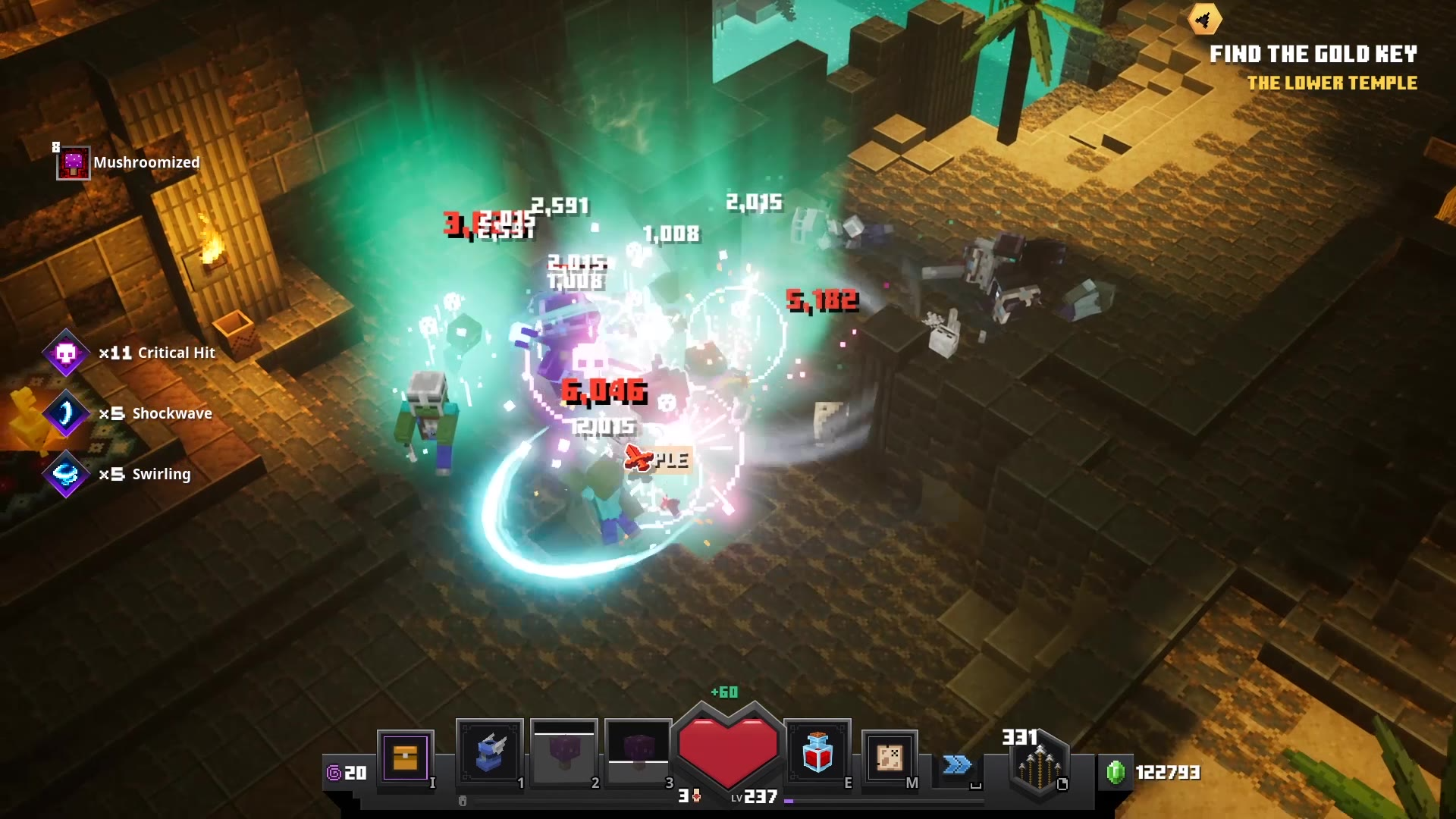Click the objective direction marker icon
This screenshot has width=1456, height=819.
[1204, 20]
